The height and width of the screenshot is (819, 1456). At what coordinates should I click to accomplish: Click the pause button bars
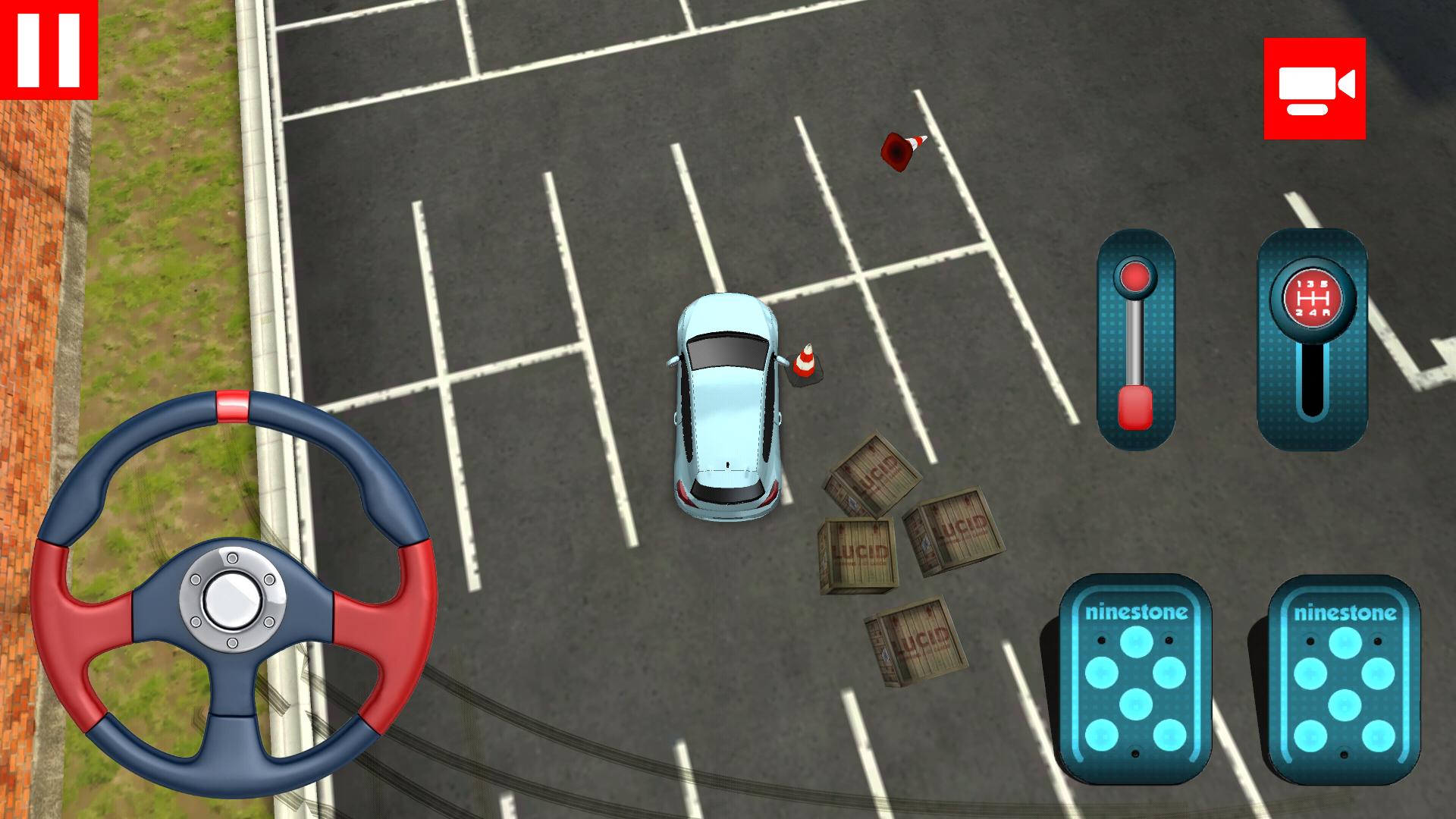(x=49, y=49)
